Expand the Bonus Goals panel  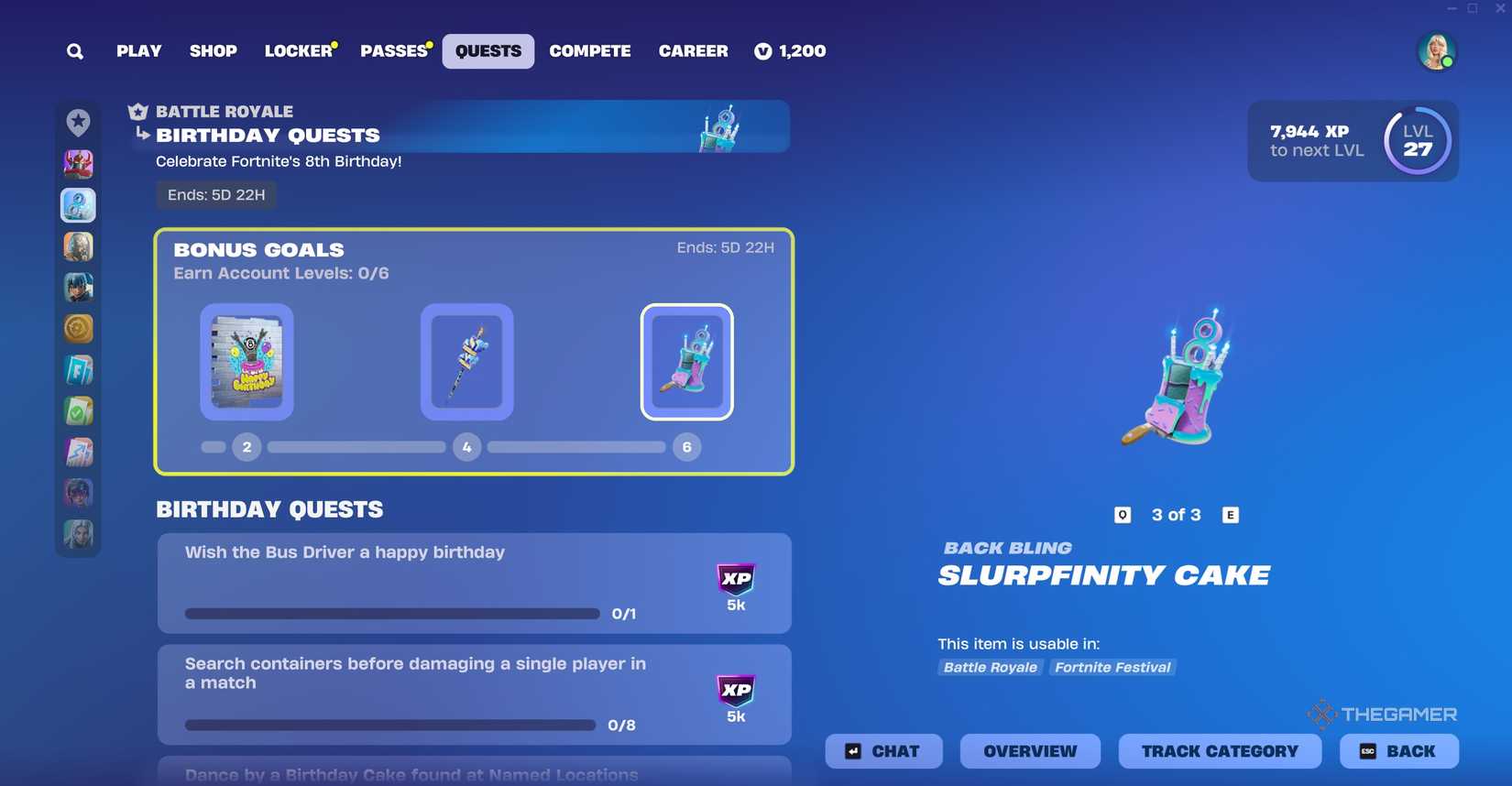click(x=476, y=352)
